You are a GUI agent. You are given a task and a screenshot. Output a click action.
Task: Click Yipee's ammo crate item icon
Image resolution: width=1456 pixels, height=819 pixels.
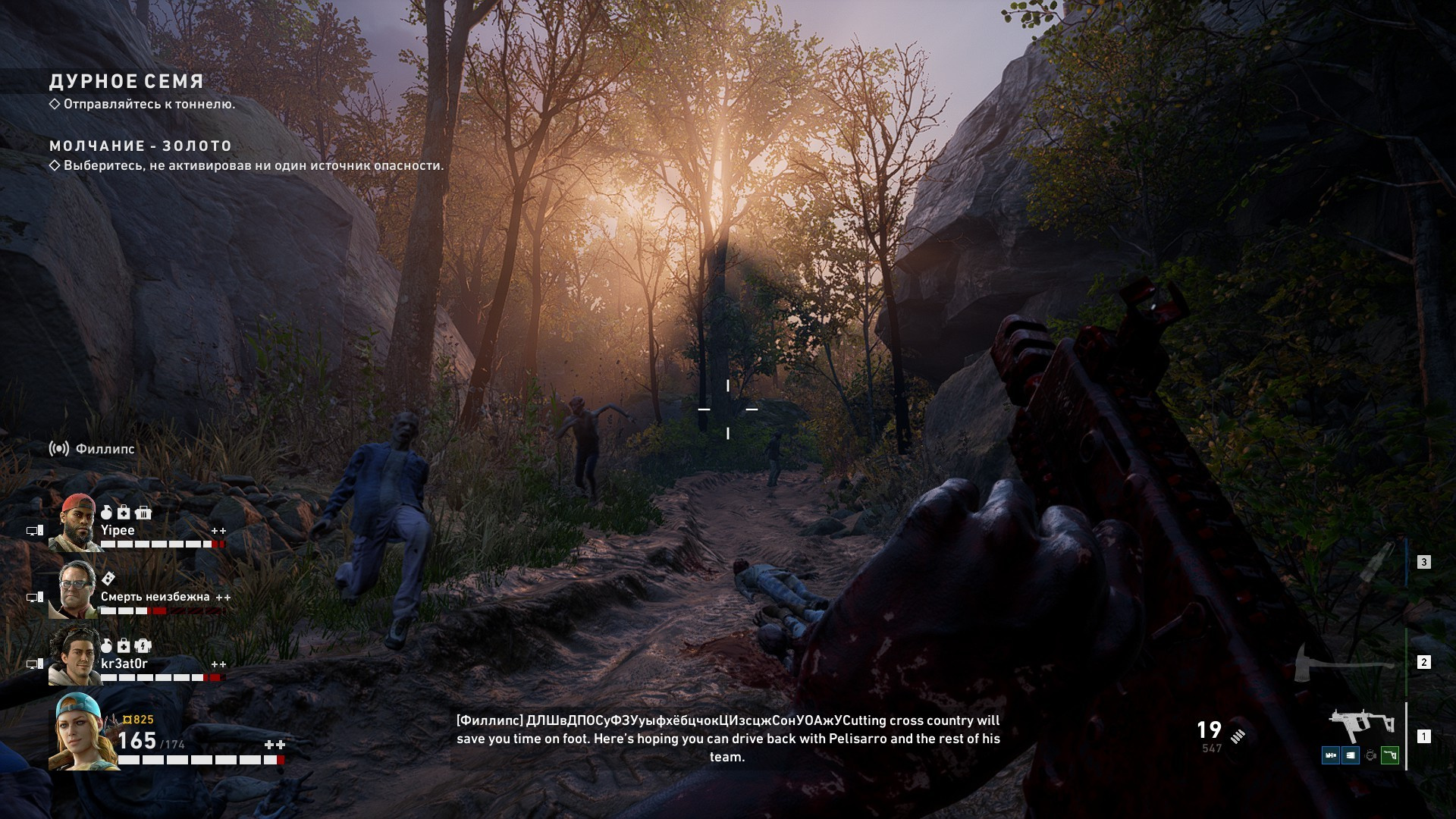coord(143,513)
